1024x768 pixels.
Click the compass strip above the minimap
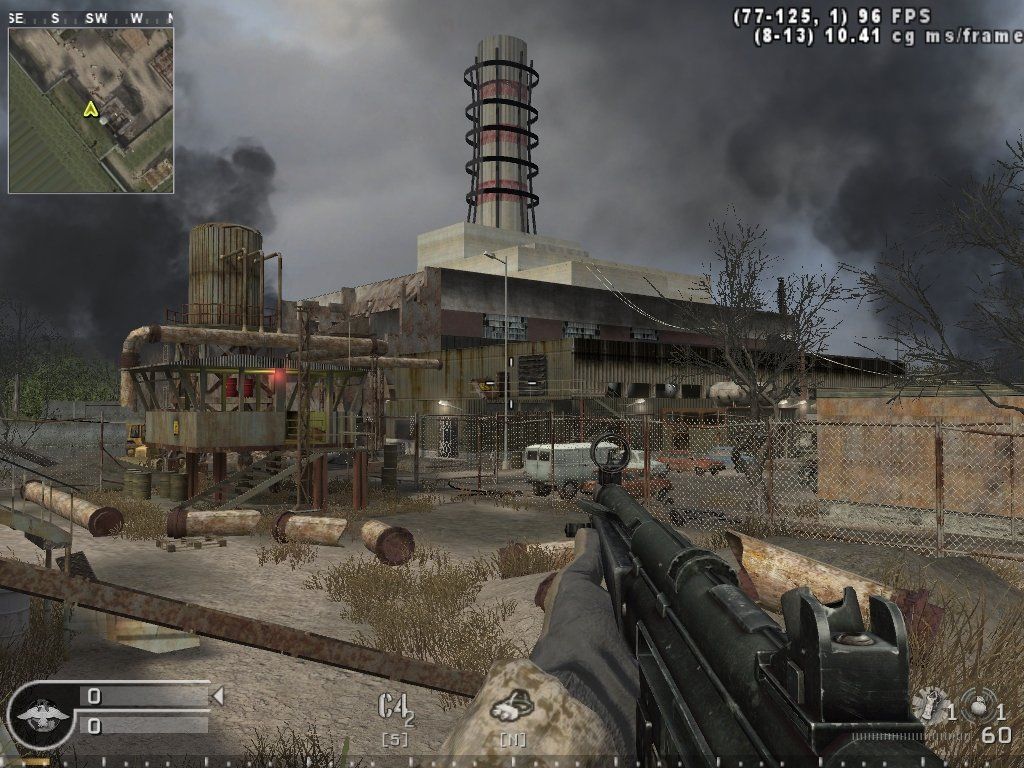point(90,18)
